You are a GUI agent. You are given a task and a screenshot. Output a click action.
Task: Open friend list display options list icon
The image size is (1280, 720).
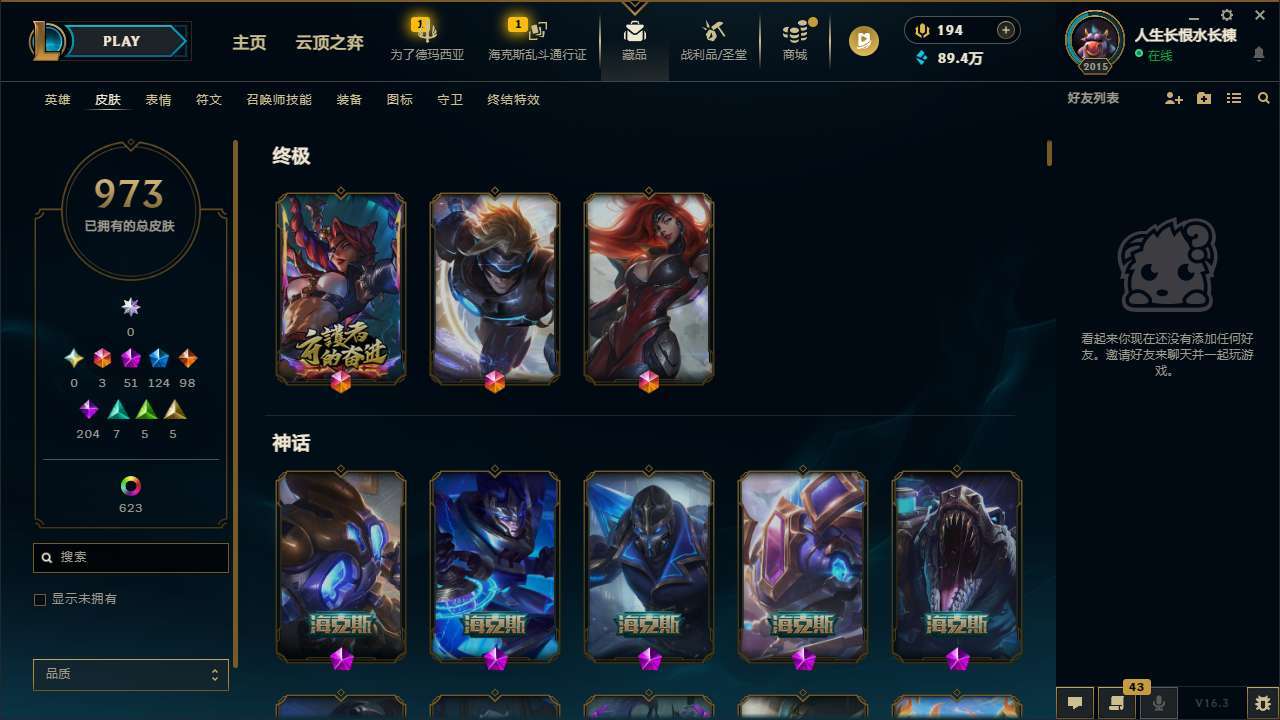click(1233, 98)
